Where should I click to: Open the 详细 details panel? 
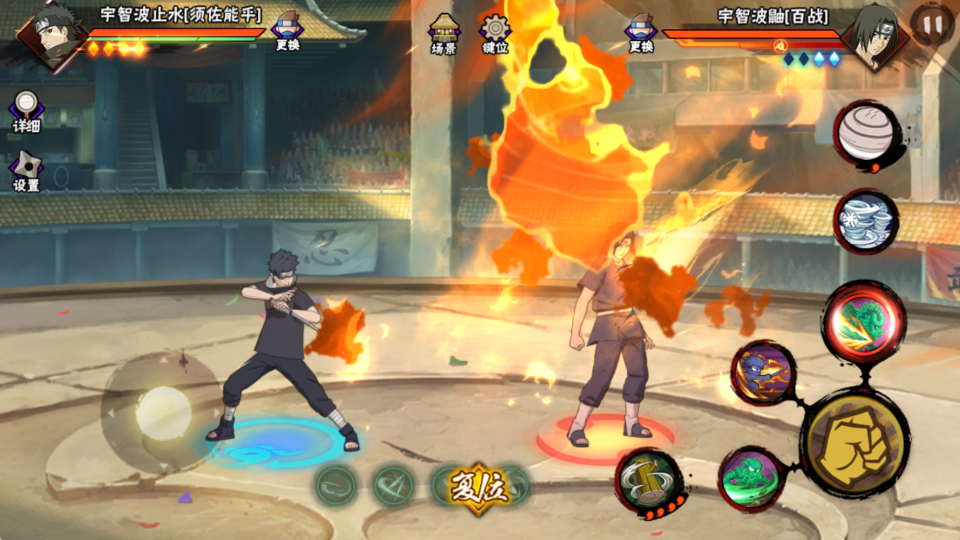click(x=27, y=112)
